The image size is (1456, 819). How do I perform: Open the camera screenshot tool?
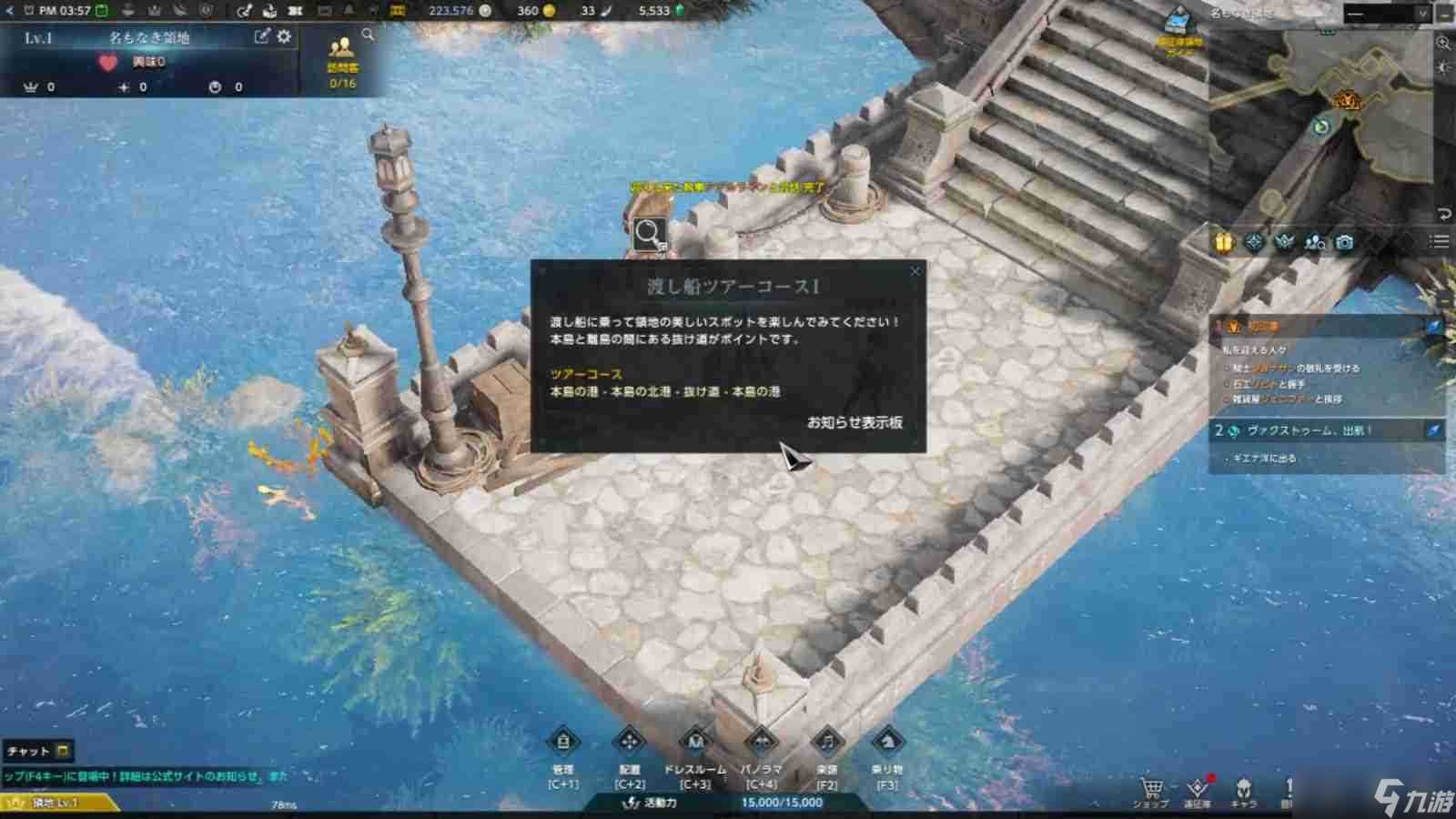[x=1346, y=243]
